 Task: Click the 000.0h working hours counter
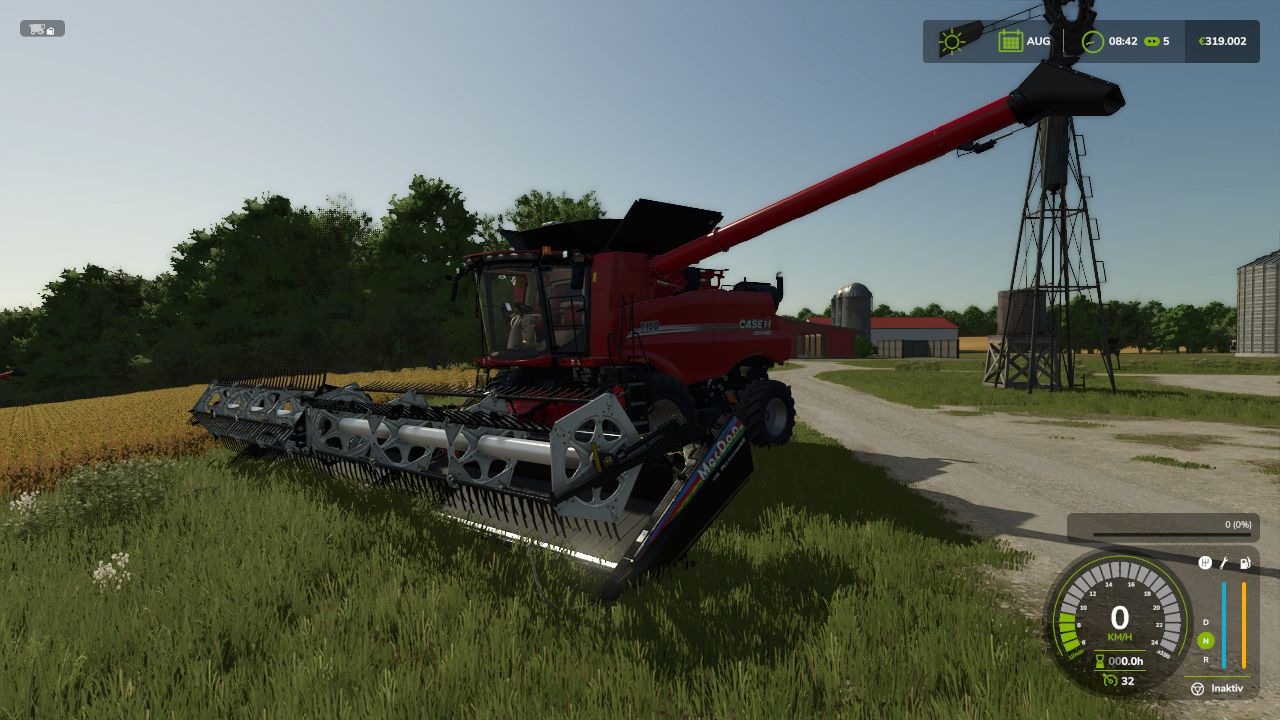click(x=1127, y=662)
